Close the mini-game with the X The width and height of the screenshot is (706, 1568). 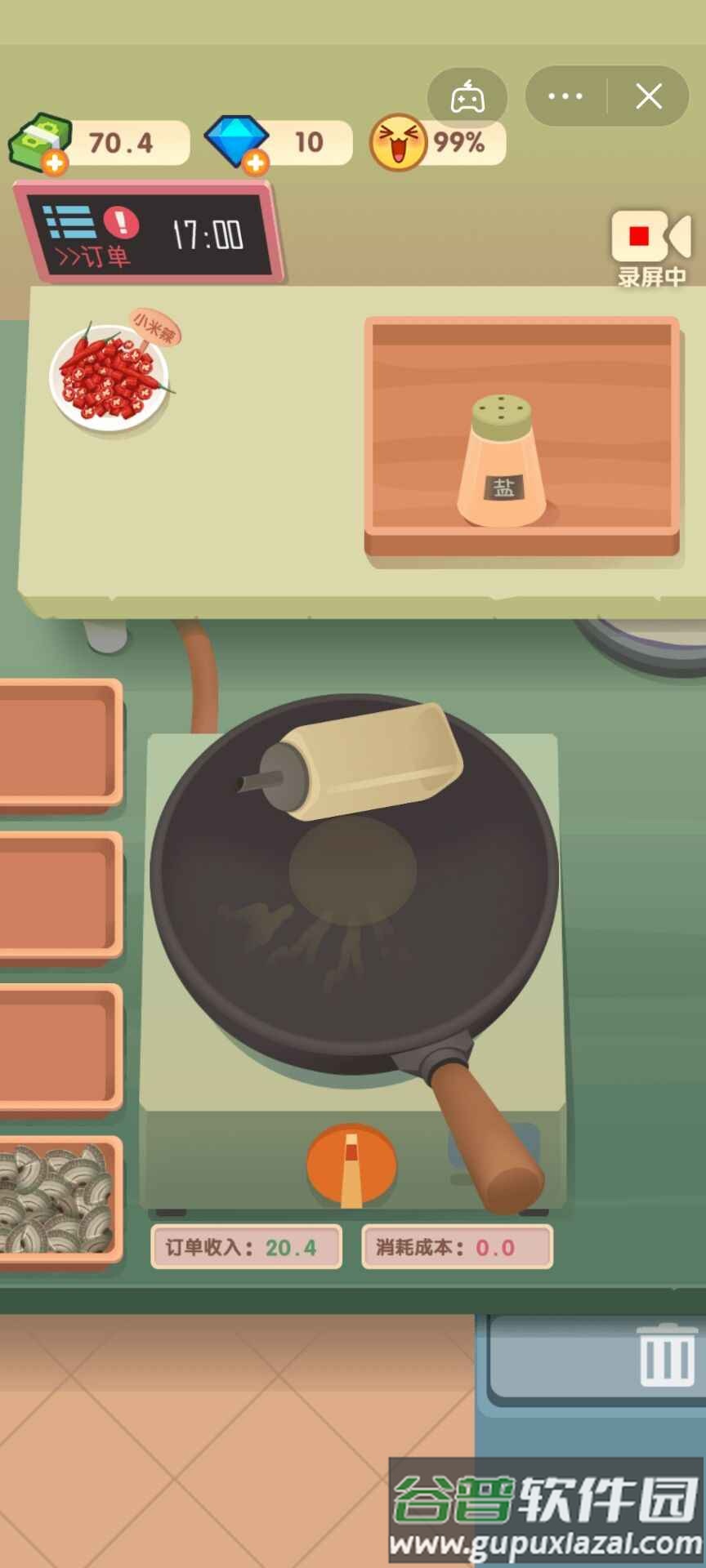pyautogui.click(x=649, y=96)
